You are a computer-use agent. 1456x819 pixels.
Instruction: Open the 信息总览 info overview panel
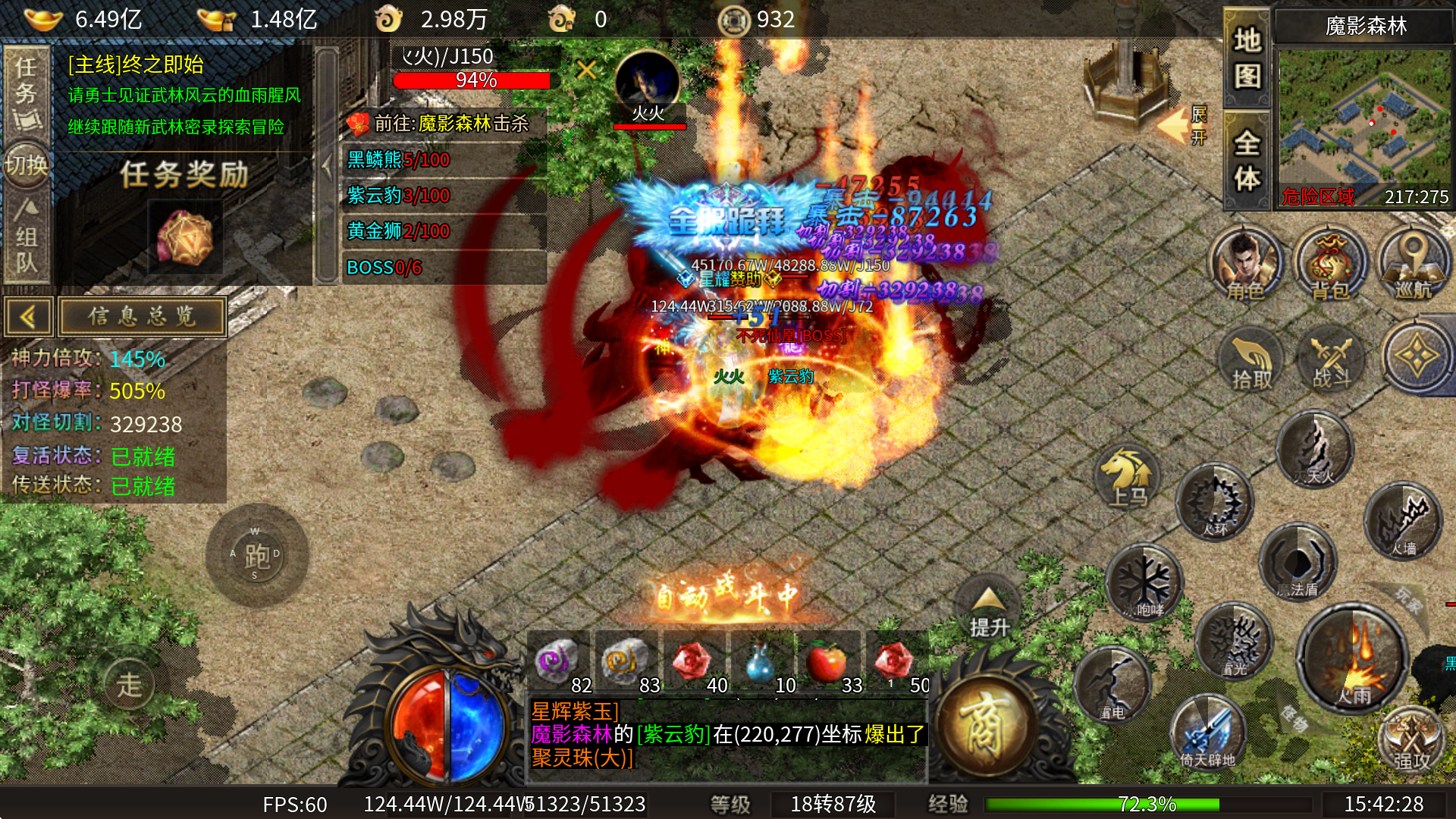(143, 316)
